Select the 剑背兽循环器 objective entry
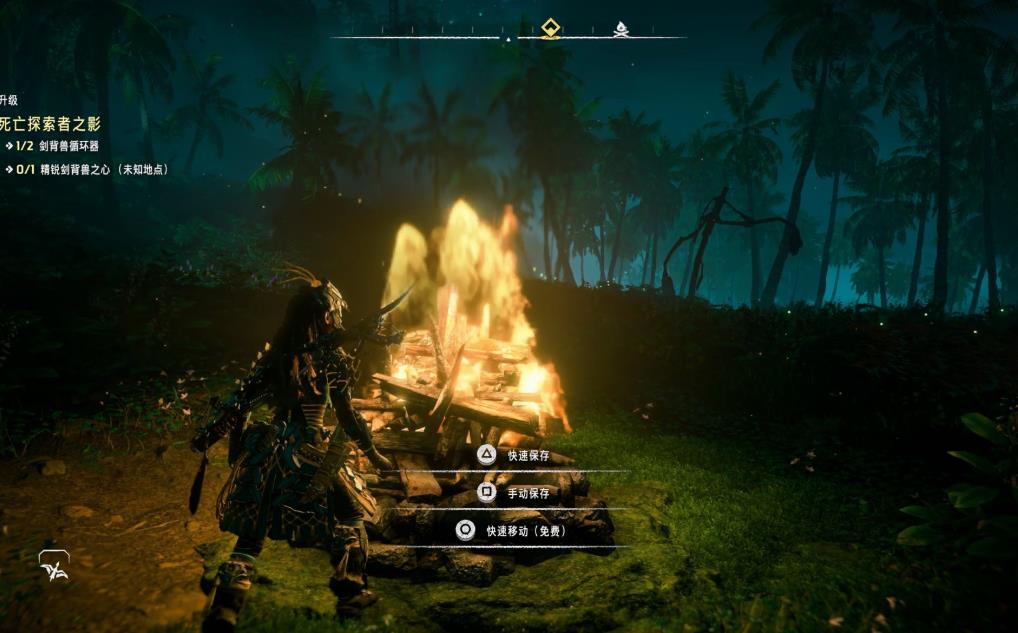This screenshot has width=1018, height=633. 64,146
